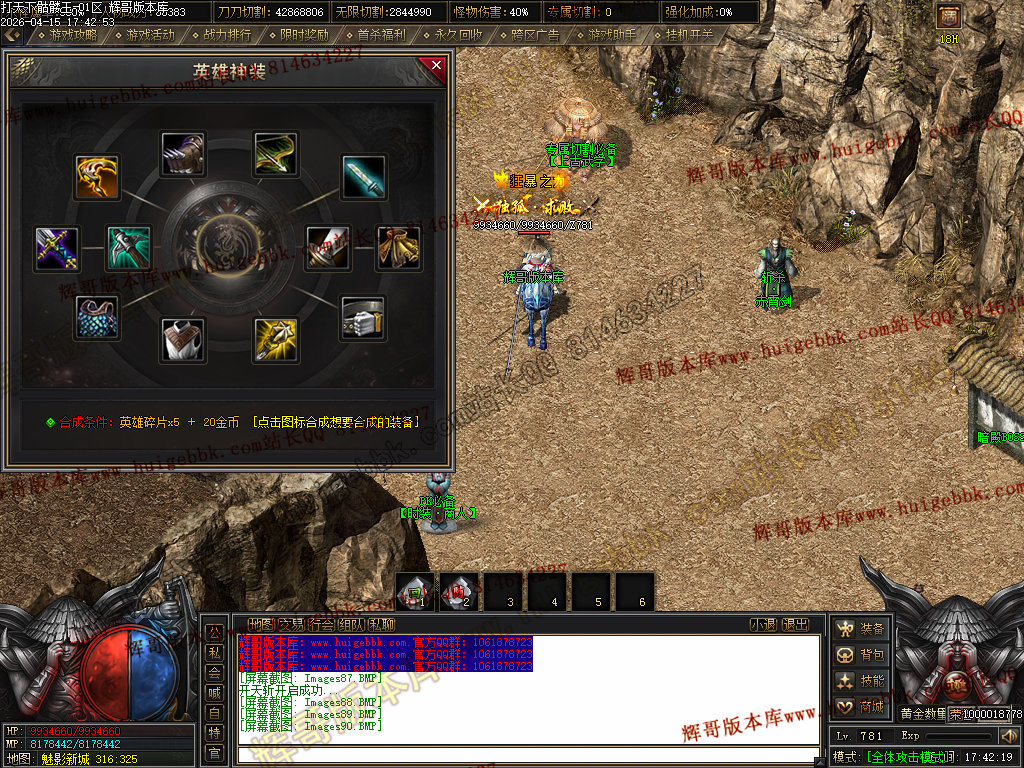This screenshot has width=1024, height=768.
Task: Open the 背包 bag button
Action: (862, 655)
